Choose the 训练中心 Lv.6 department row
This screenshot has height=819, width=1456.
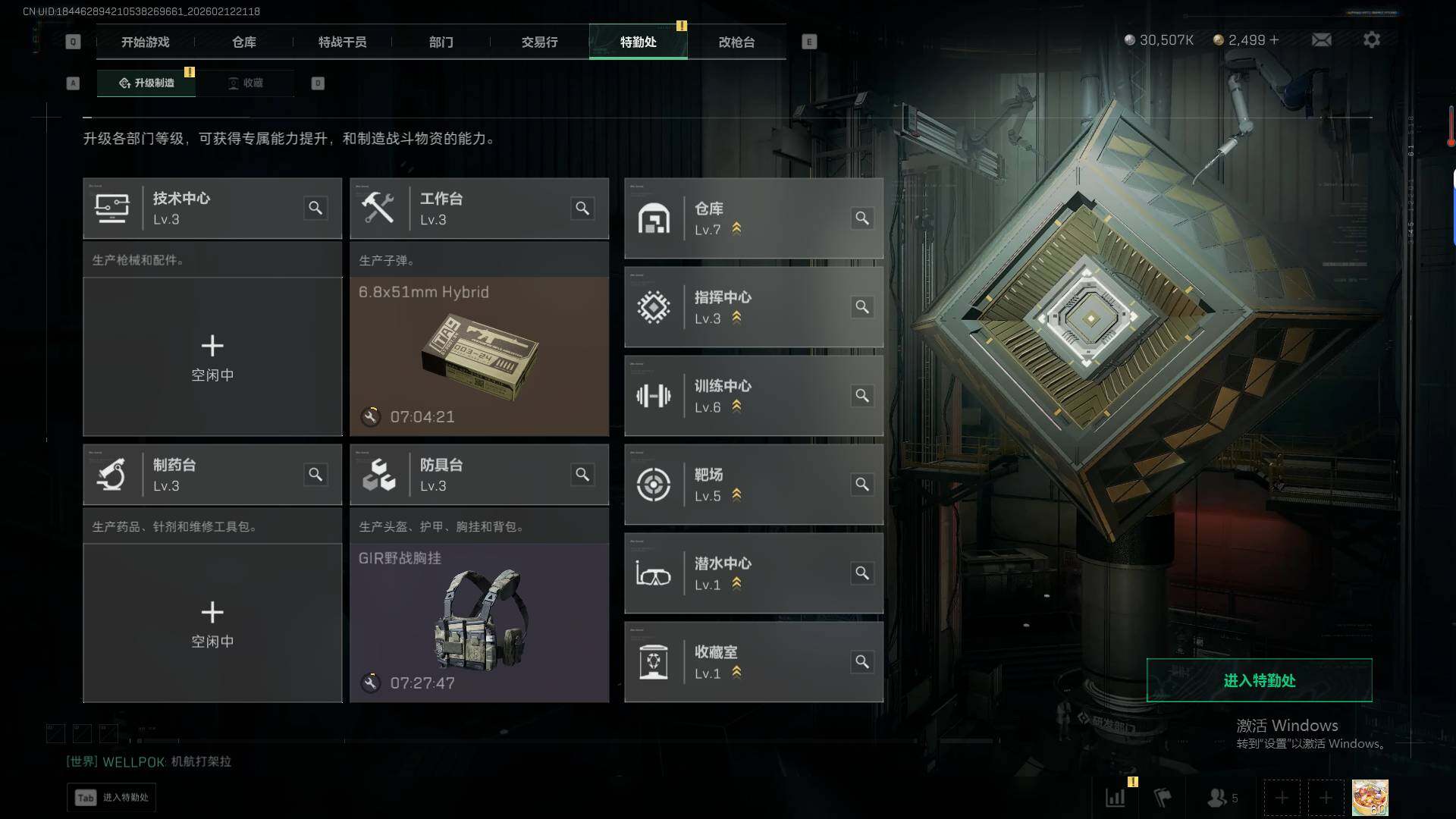tap(753, 396)
